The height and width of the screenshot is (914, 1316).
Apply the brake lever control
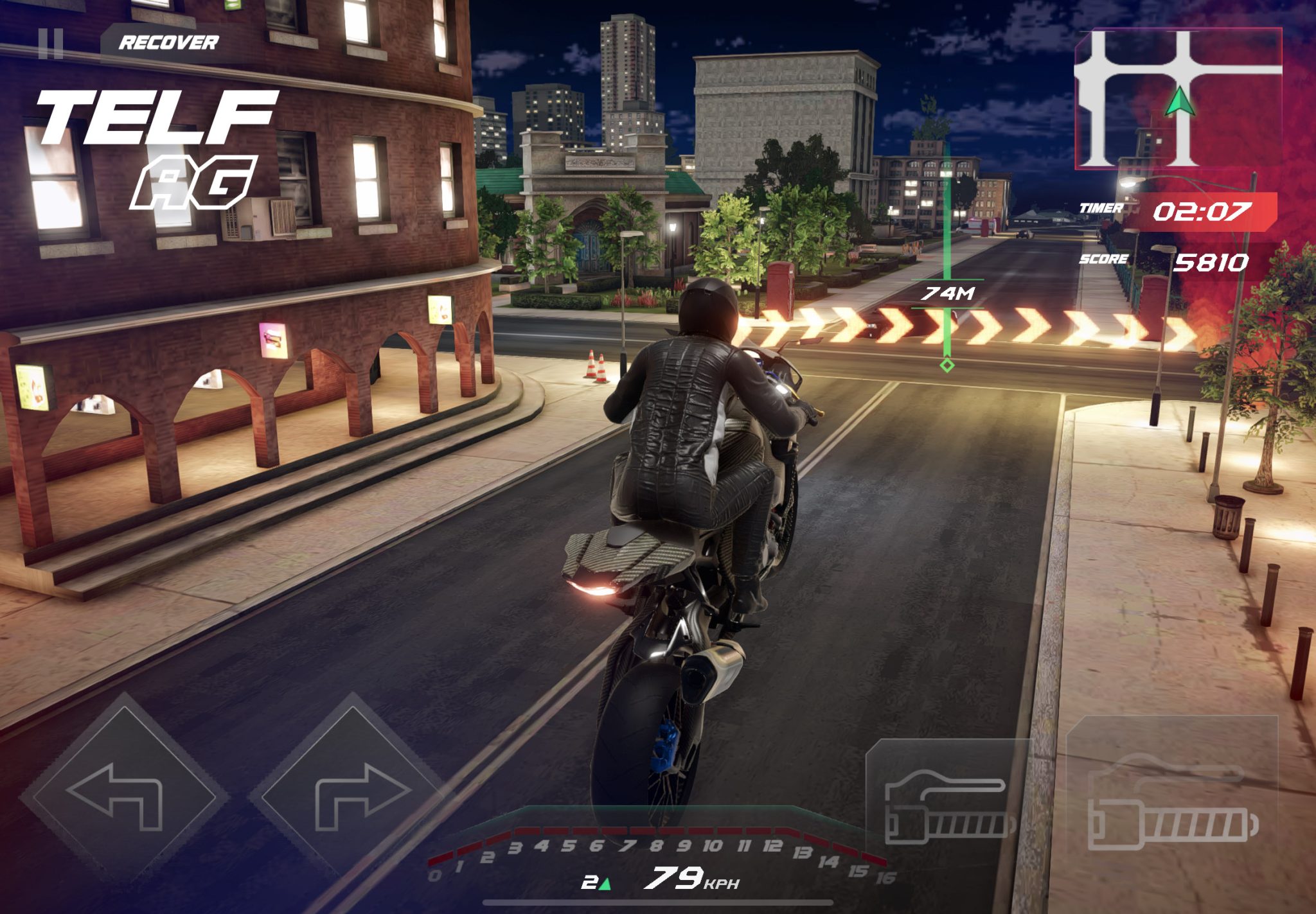click(x=947, y=804)
